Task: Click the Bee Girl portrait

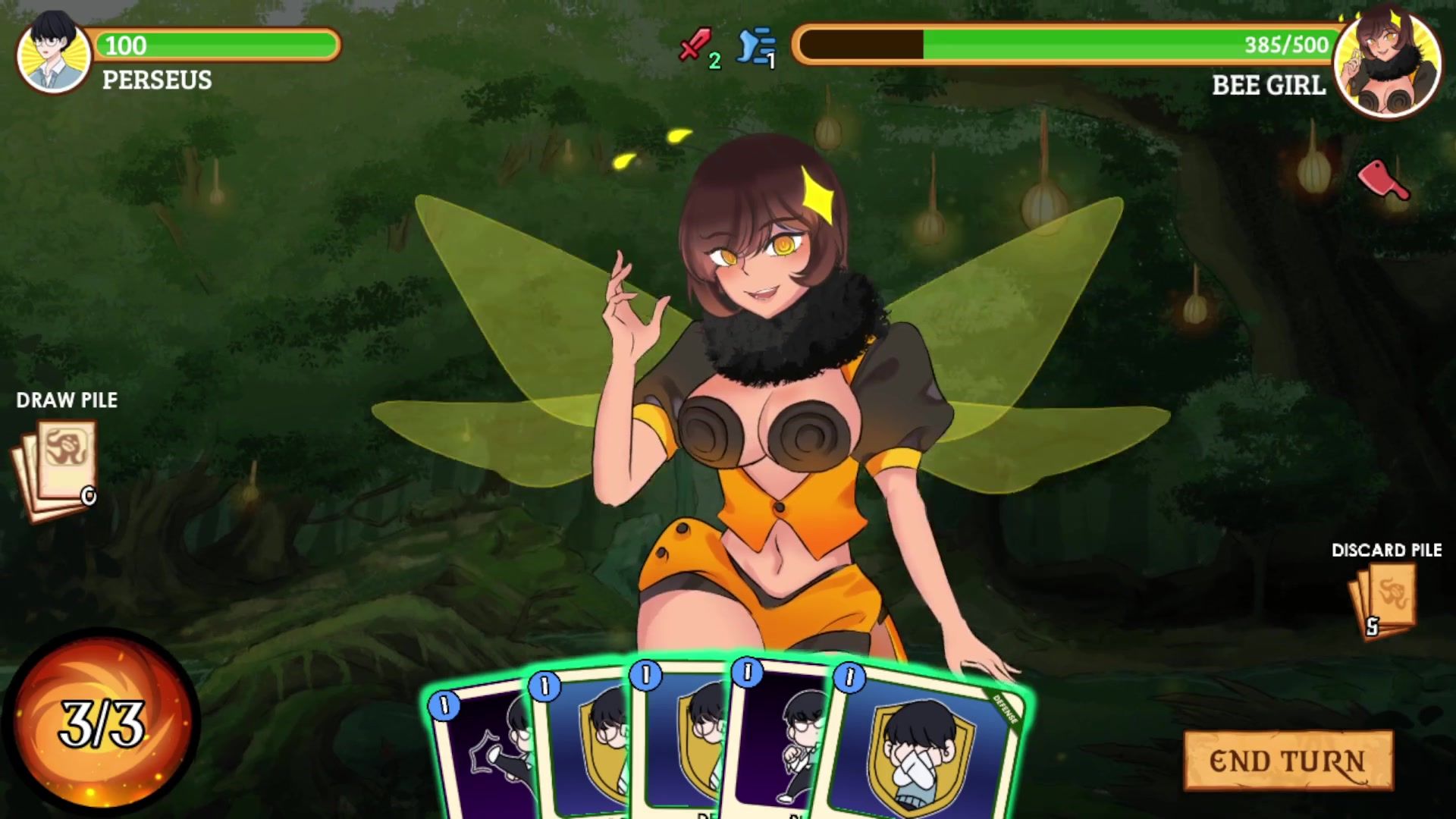Action: click(x=1387, y=64)
